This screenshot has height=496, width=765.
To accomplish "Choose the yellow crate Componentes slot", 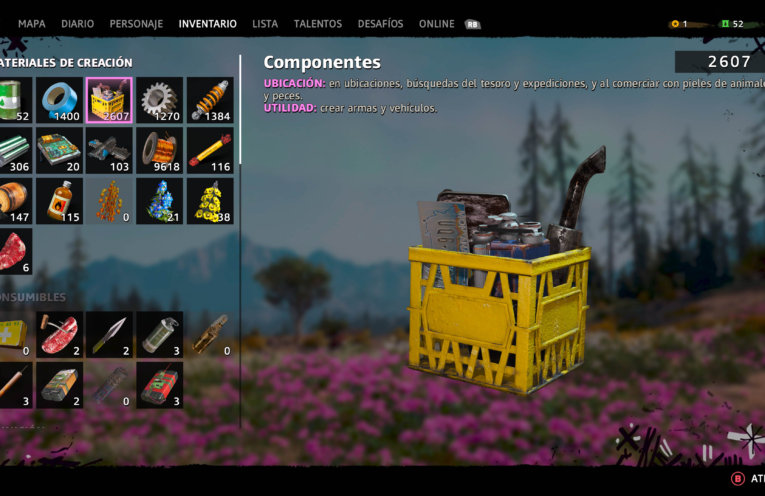I will pos(110,99).
